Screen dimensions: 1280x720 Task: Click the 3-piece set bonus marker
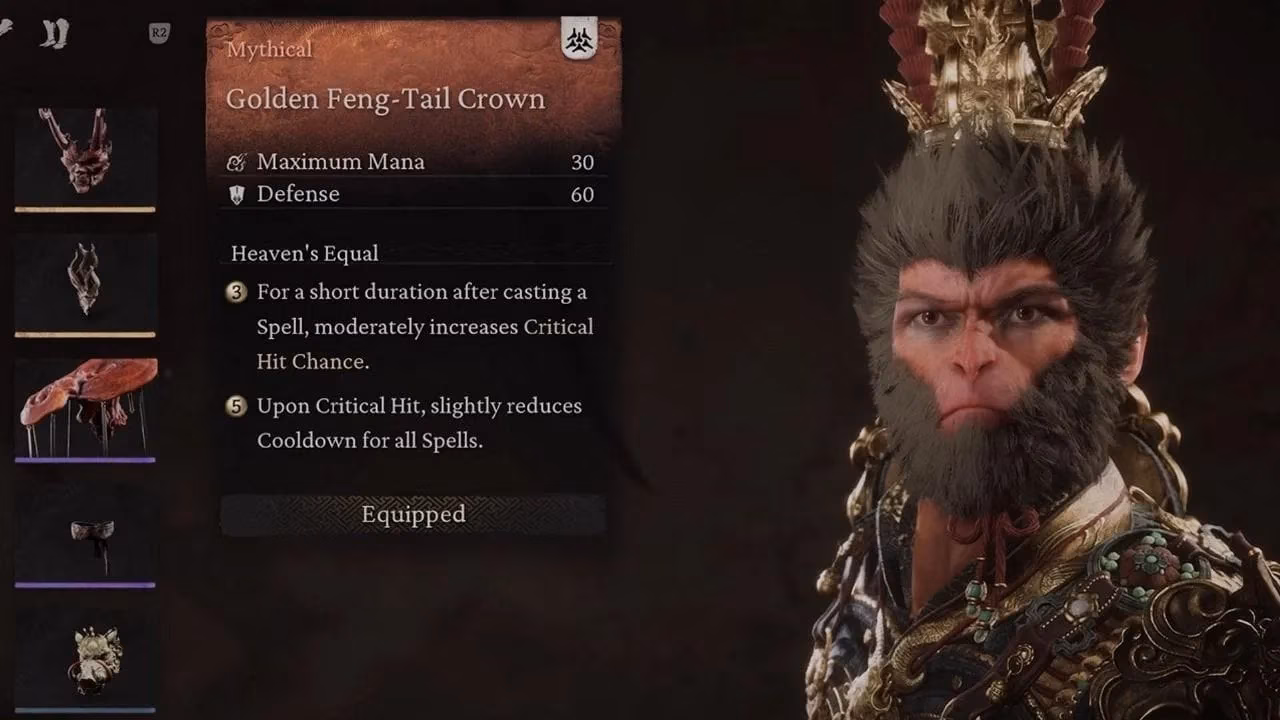coord(235,292)
